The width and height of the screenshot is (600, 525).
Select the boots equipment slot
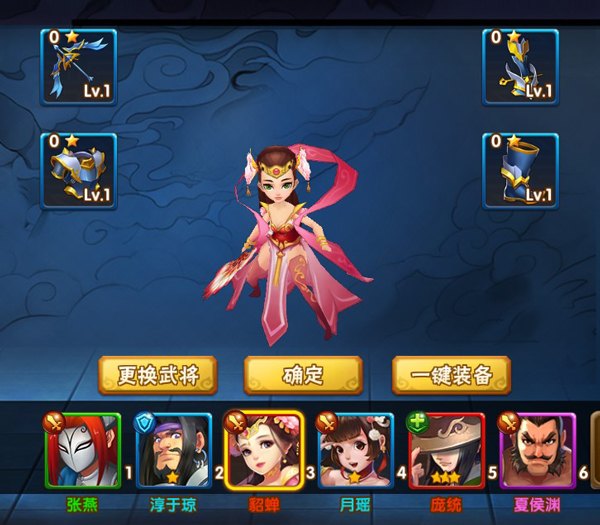[x=520, y=171]
